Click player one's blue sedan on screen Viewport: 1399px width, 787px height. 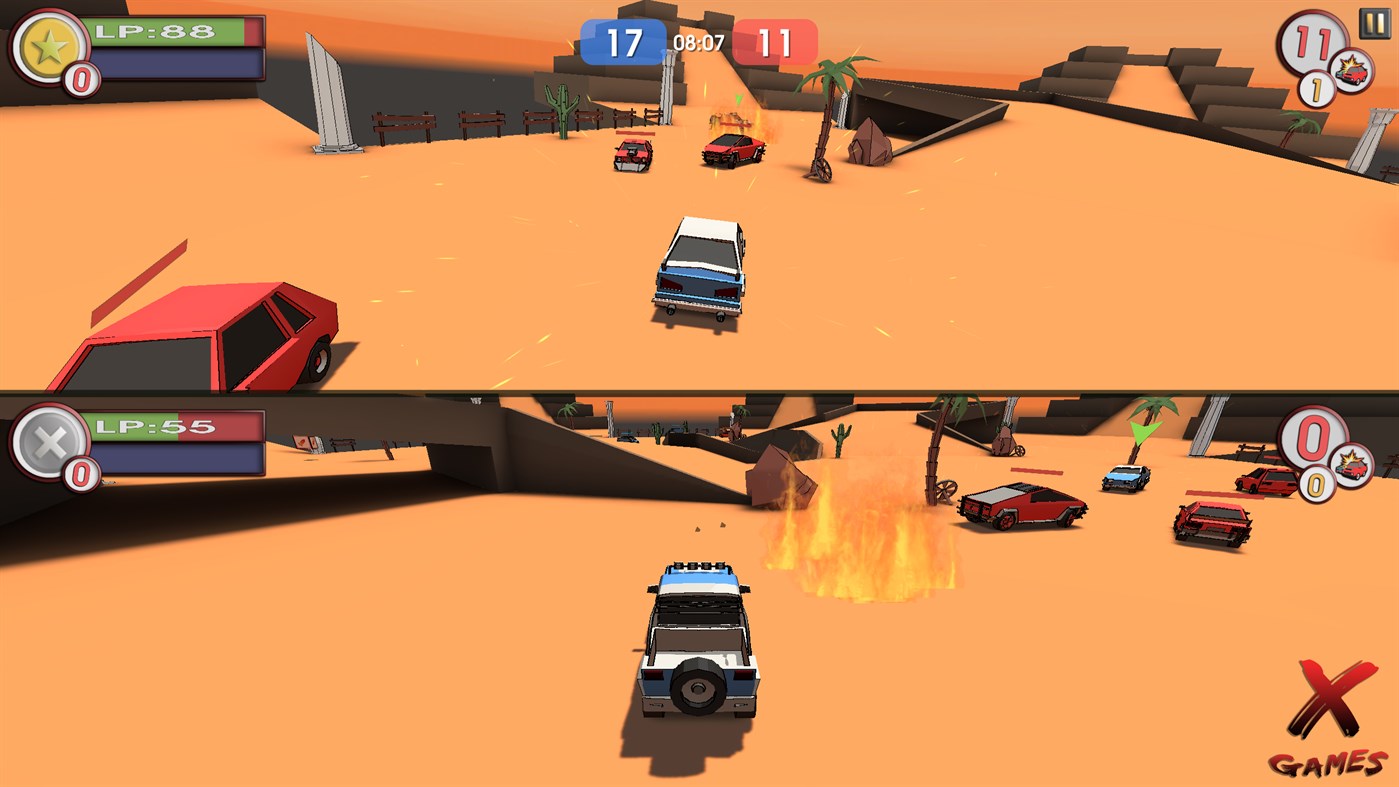tap(702, 270)
